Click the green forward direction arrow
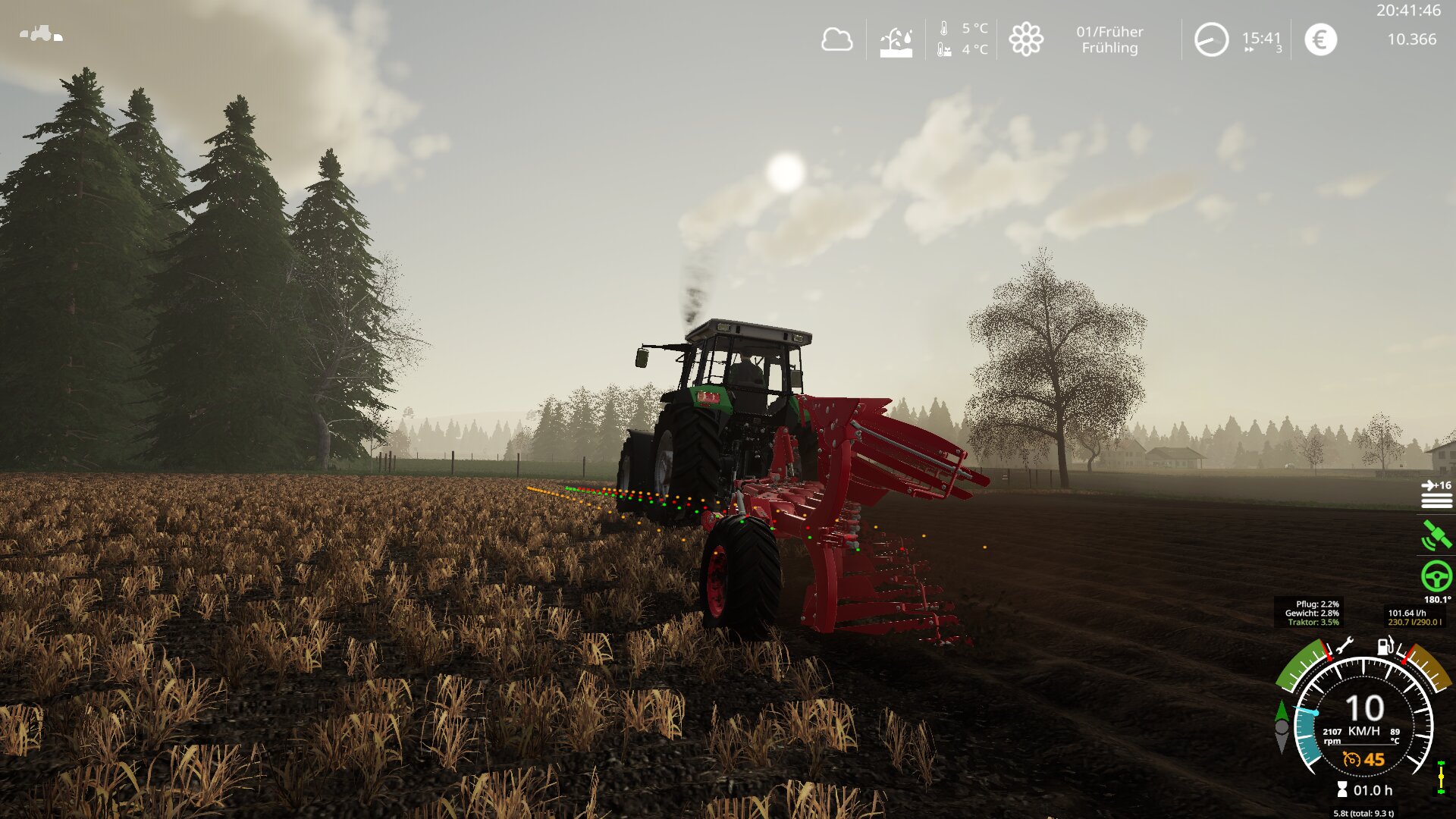 pos(1282,711)
